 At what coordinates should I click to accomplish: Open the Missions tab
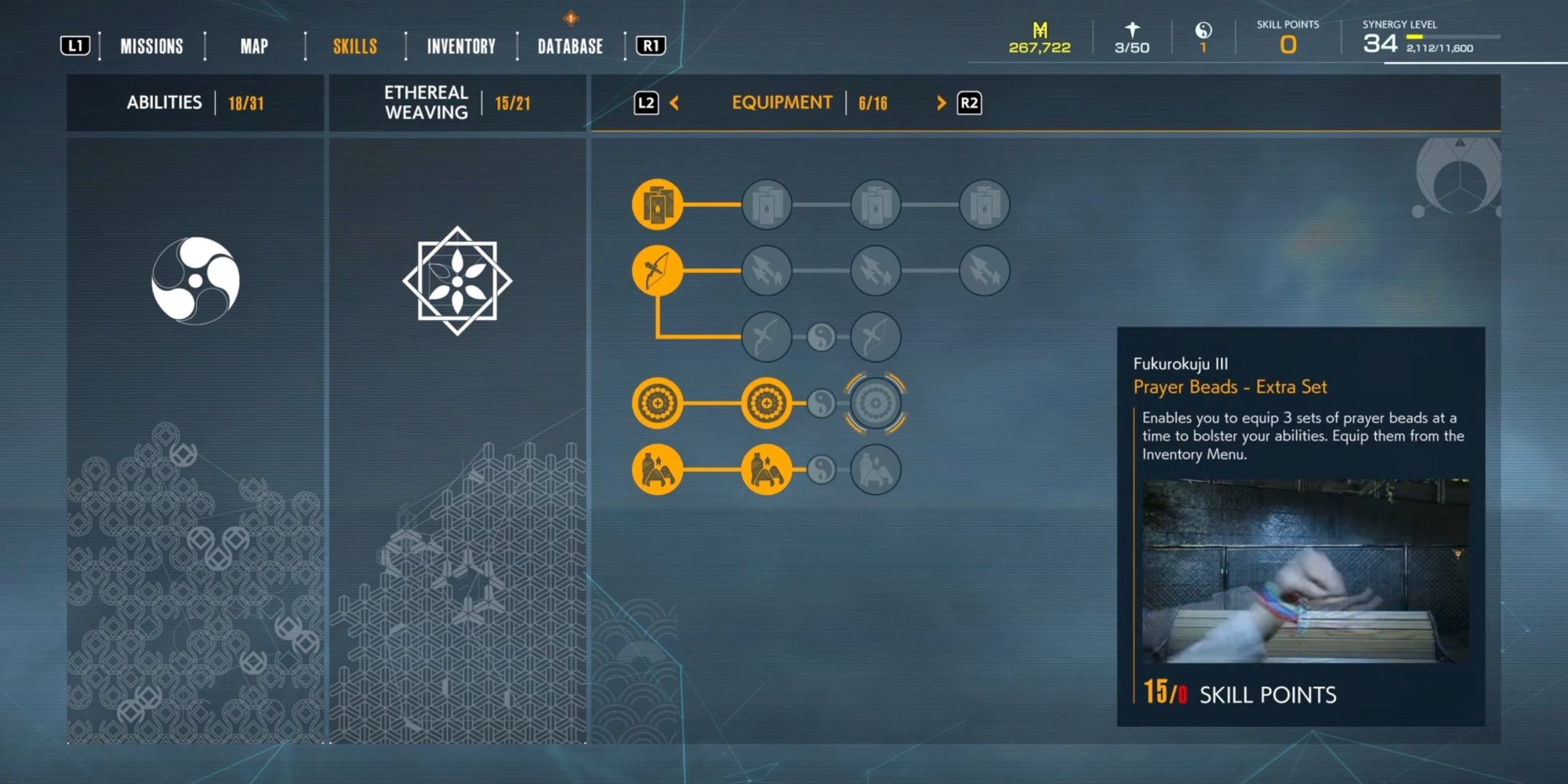tap(151, 46)
